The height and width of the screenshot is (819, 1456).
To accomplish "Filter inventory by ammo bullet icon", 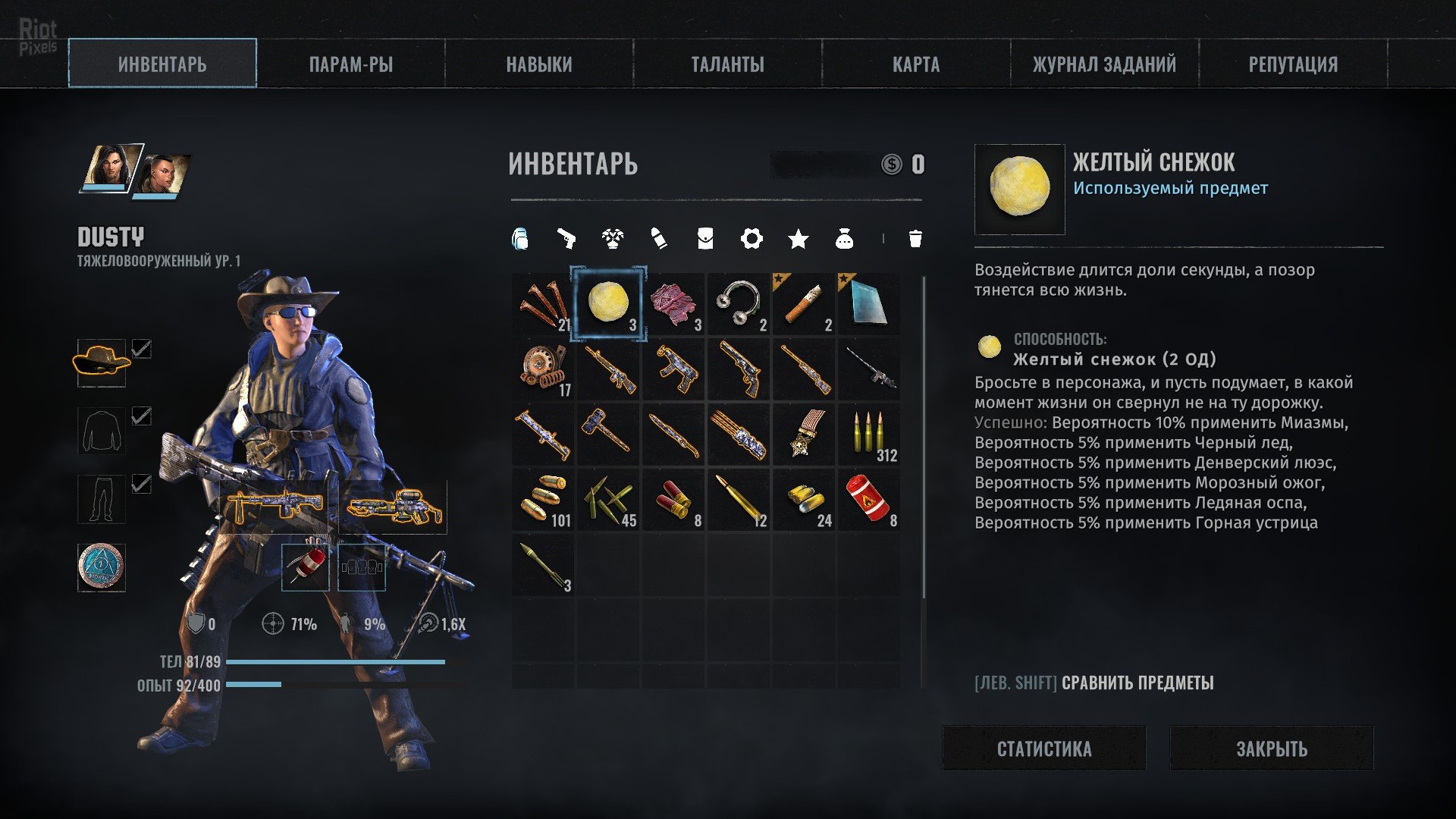I will pos(659,239).
